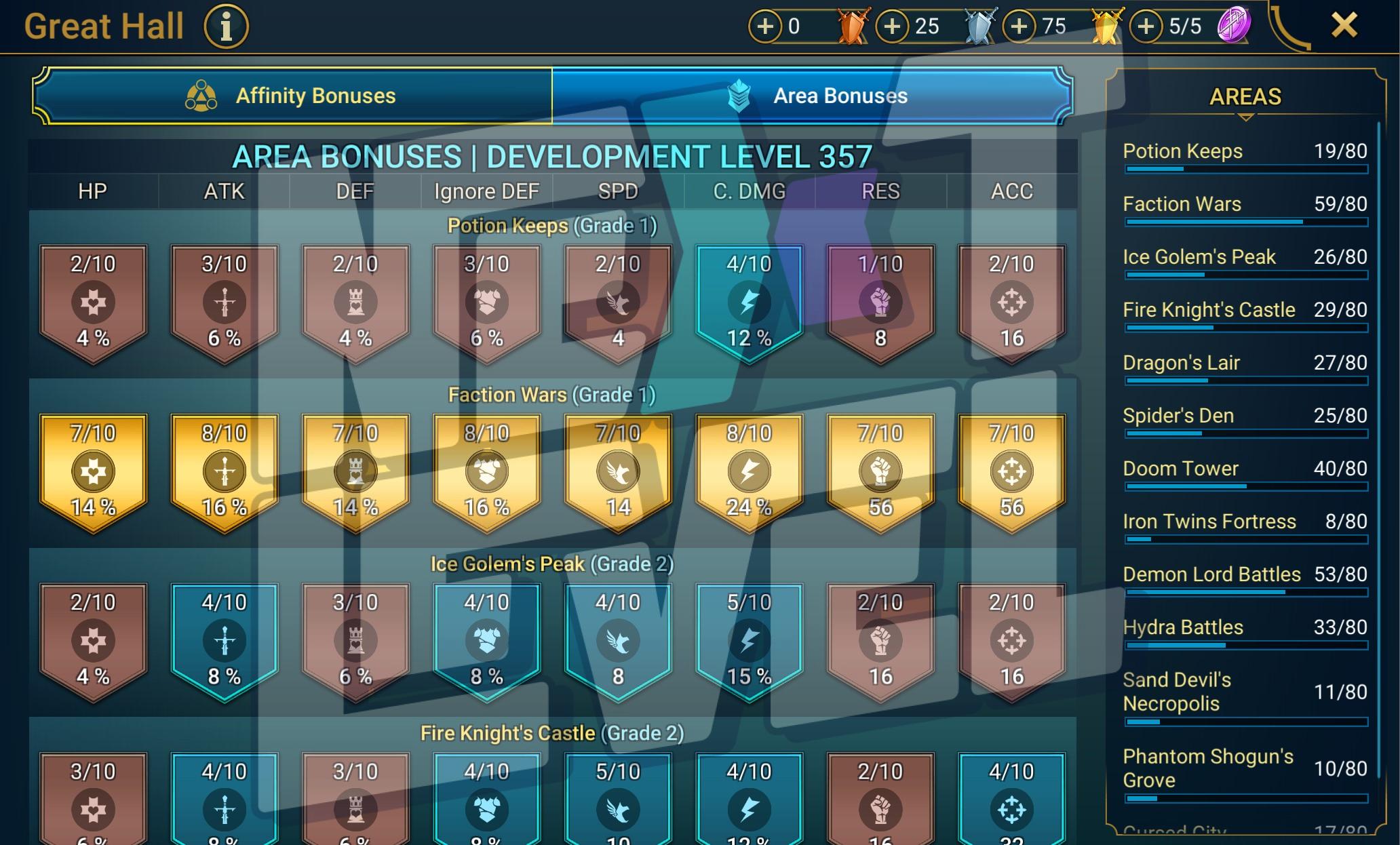The image size is (1400, 845).
Task: Add silver medals with the plus button
Action: pyautogui.click(x=893, y=26)
